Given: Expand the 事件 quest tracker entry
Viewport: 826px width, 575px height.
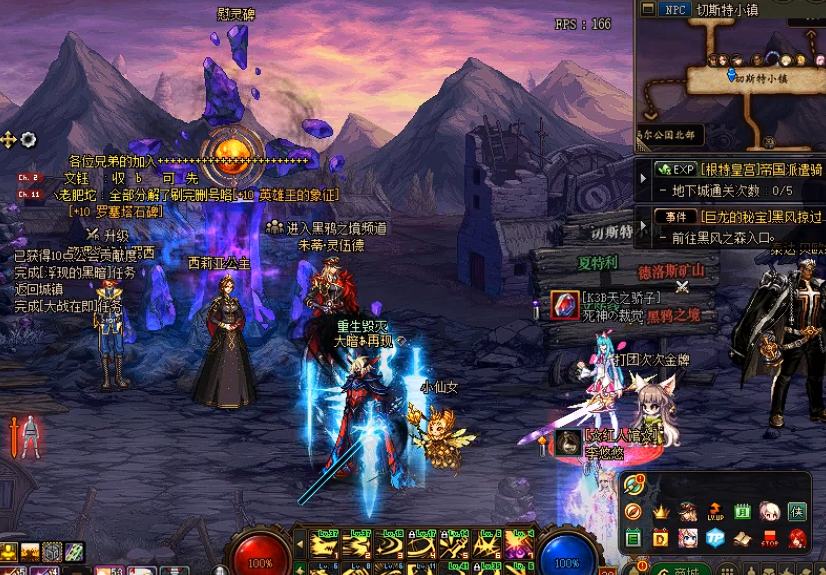Looking at the screenshot, I should pos(644,226).
